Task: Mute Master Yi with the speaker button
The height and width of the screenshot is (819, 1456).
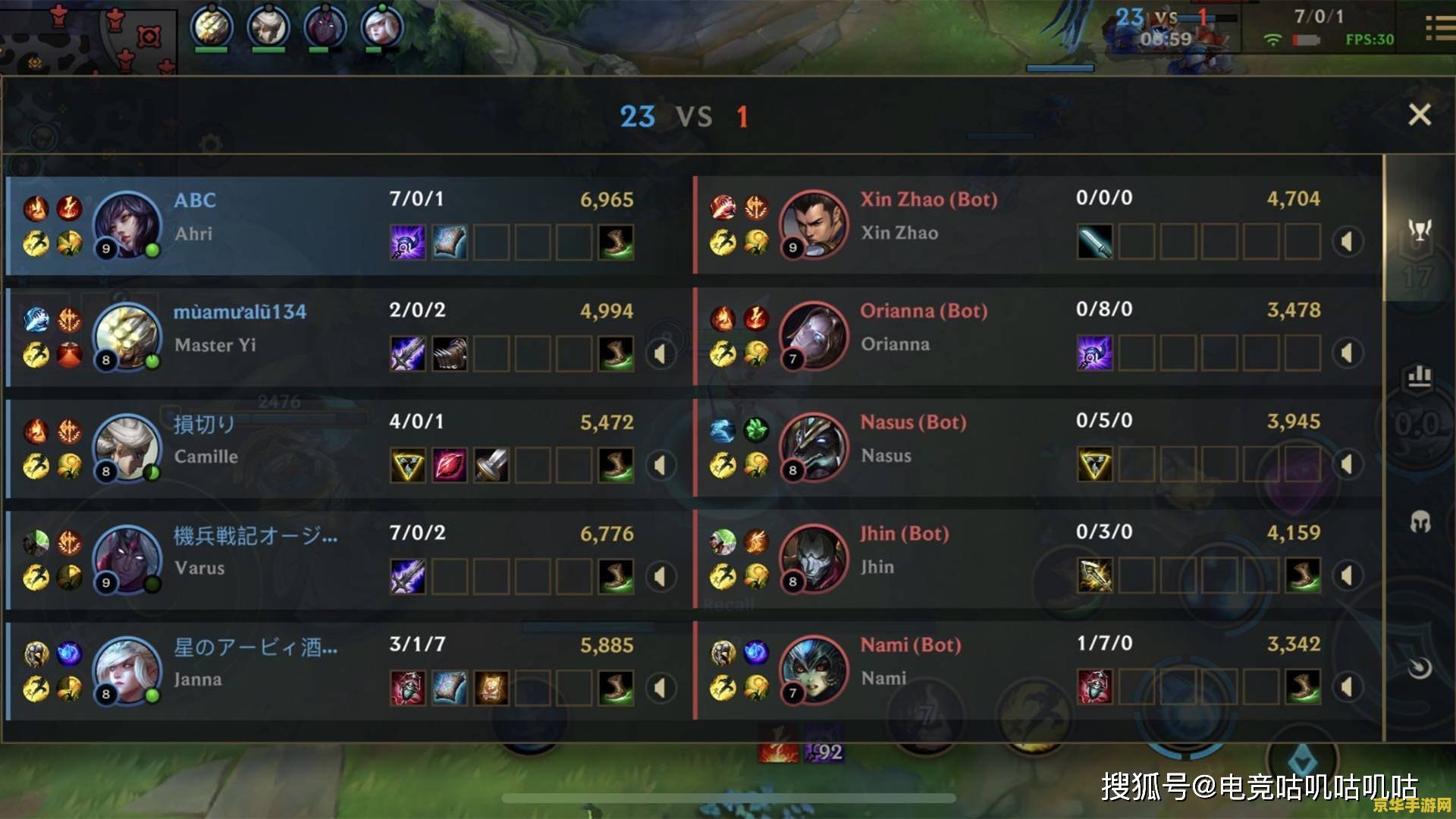Action: coord(661,353)
